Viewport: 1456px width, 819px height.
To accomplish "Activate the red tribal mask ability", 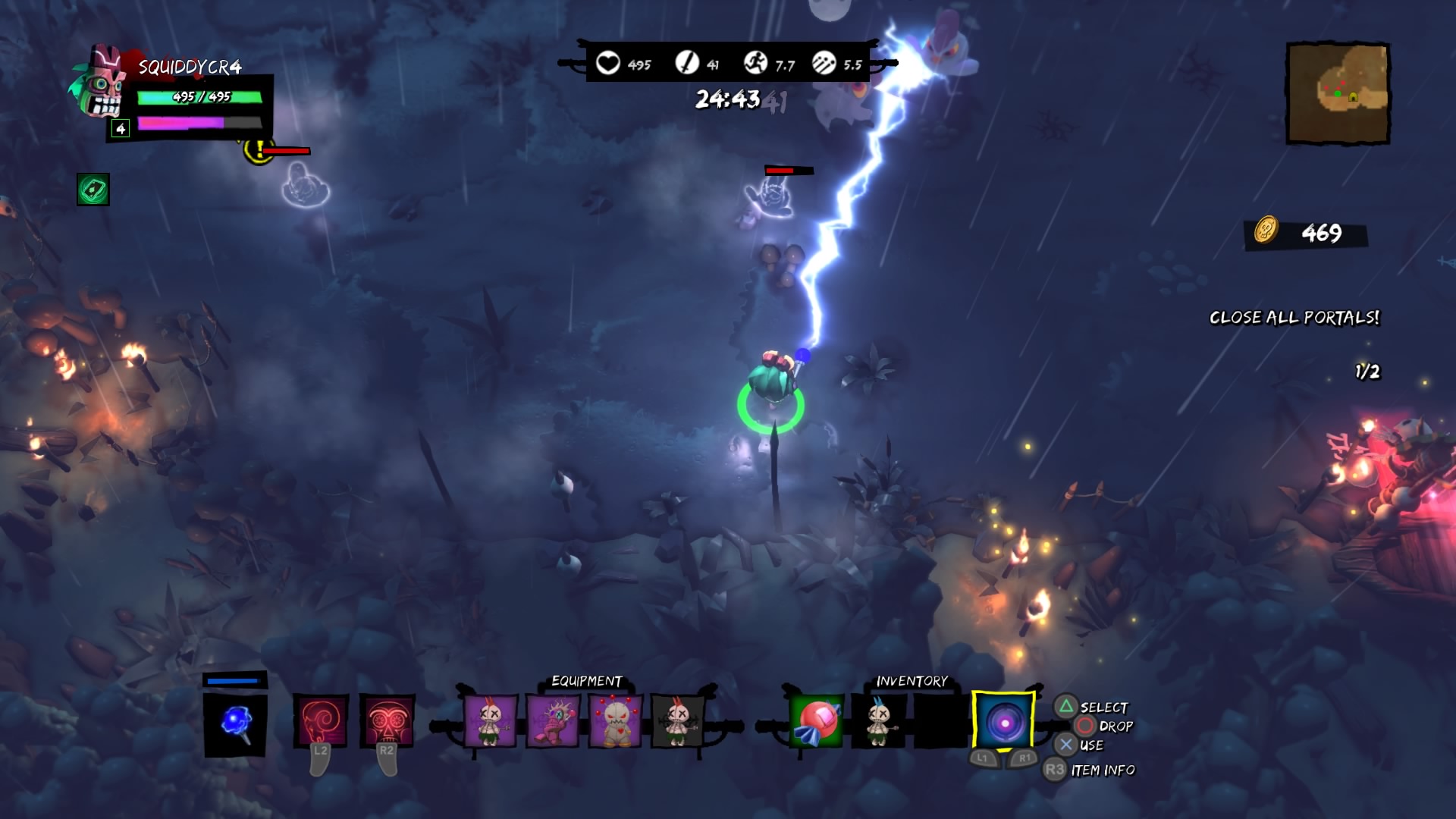I will coord(387,721).
